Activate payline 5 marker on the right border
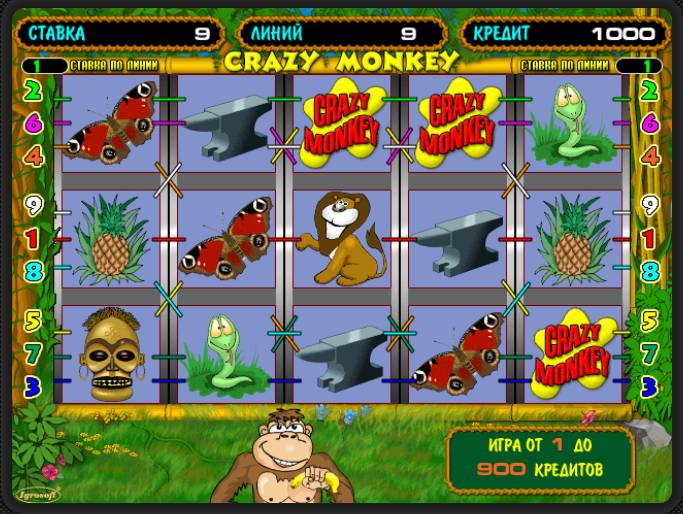This screenshot has width=683, height=514. point(649,322)
